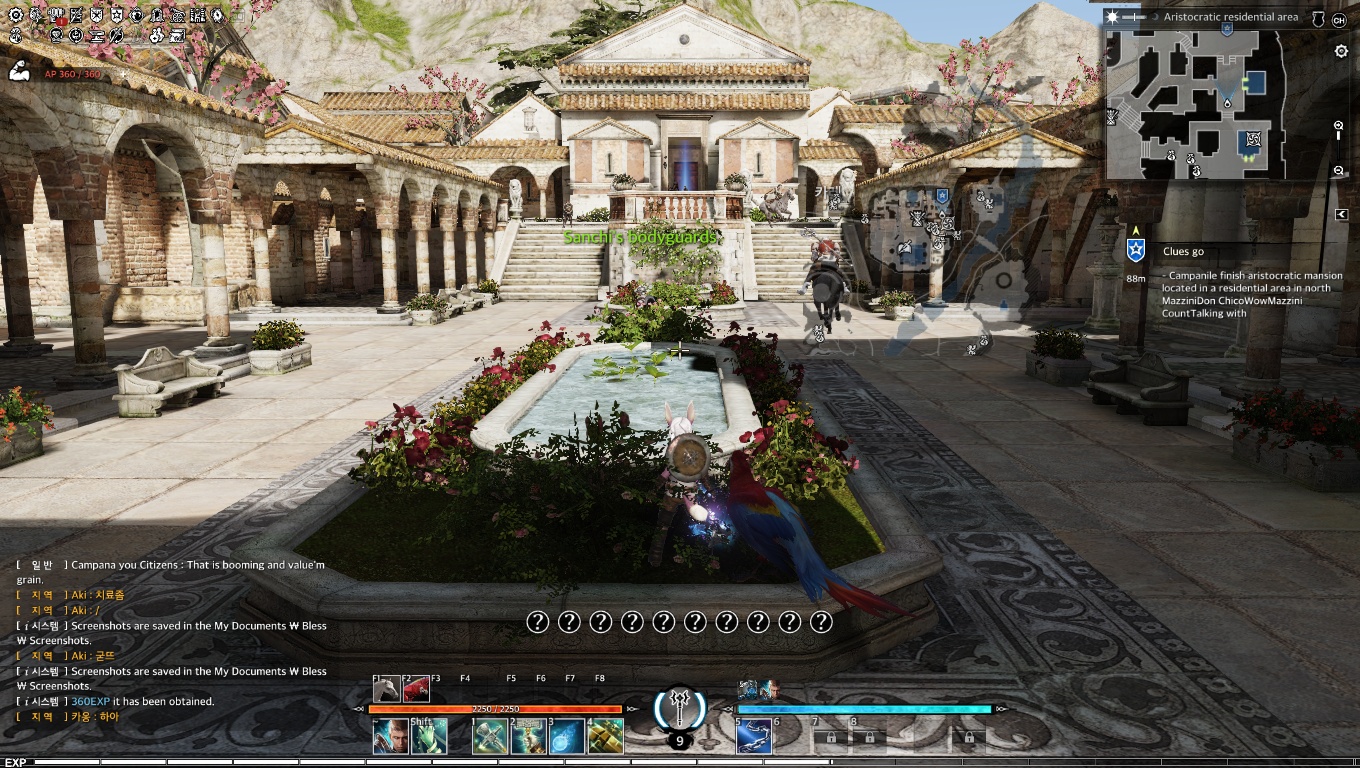The height and width of the screenshot is (768, 1360).
Task: Activate the crossed hammers skill in slot 1
Action: click(489, 737)
